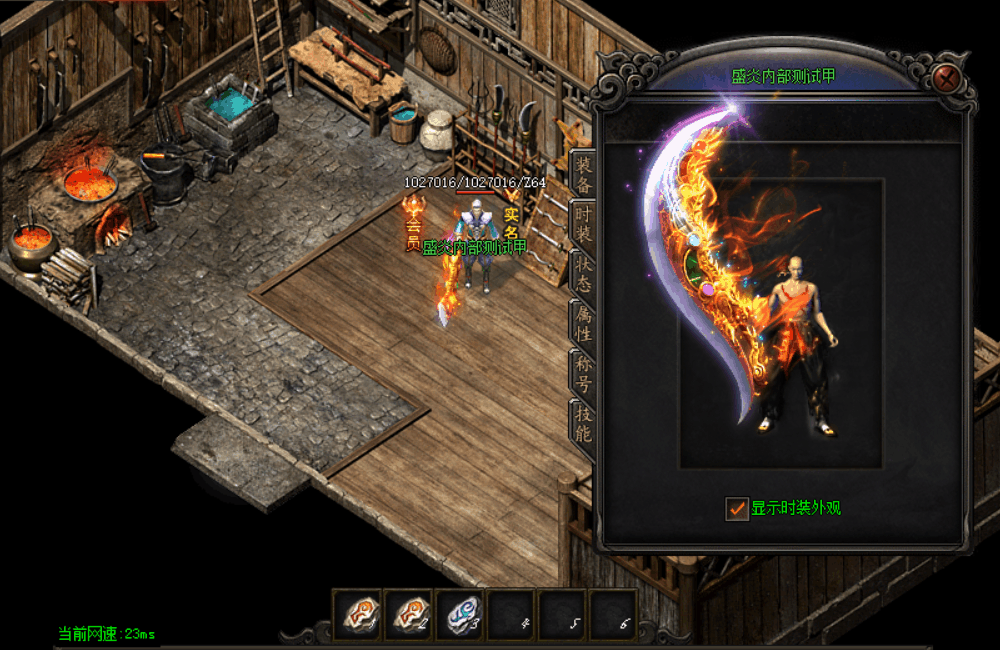Close the character panel with the red X
Image resolution: width=1000 pixels, height=650 pixels.
click(948, 77)
